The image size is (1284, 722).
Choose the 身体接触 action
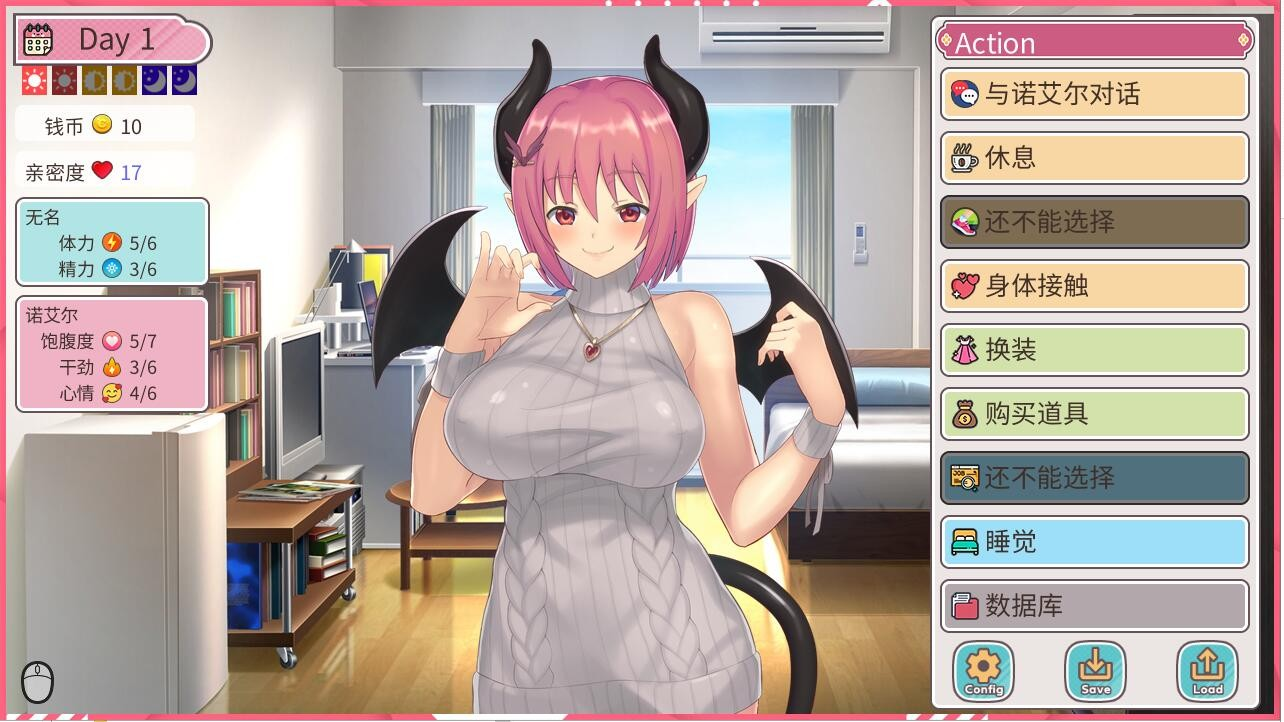pos(1094,287)
